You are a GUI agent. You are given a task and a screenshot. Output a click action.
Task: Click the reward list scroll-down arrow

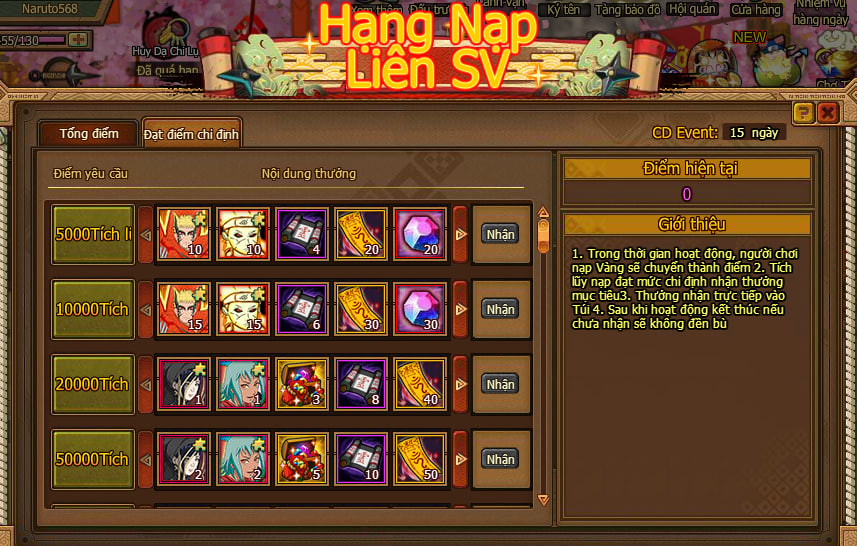pos(543,498)
